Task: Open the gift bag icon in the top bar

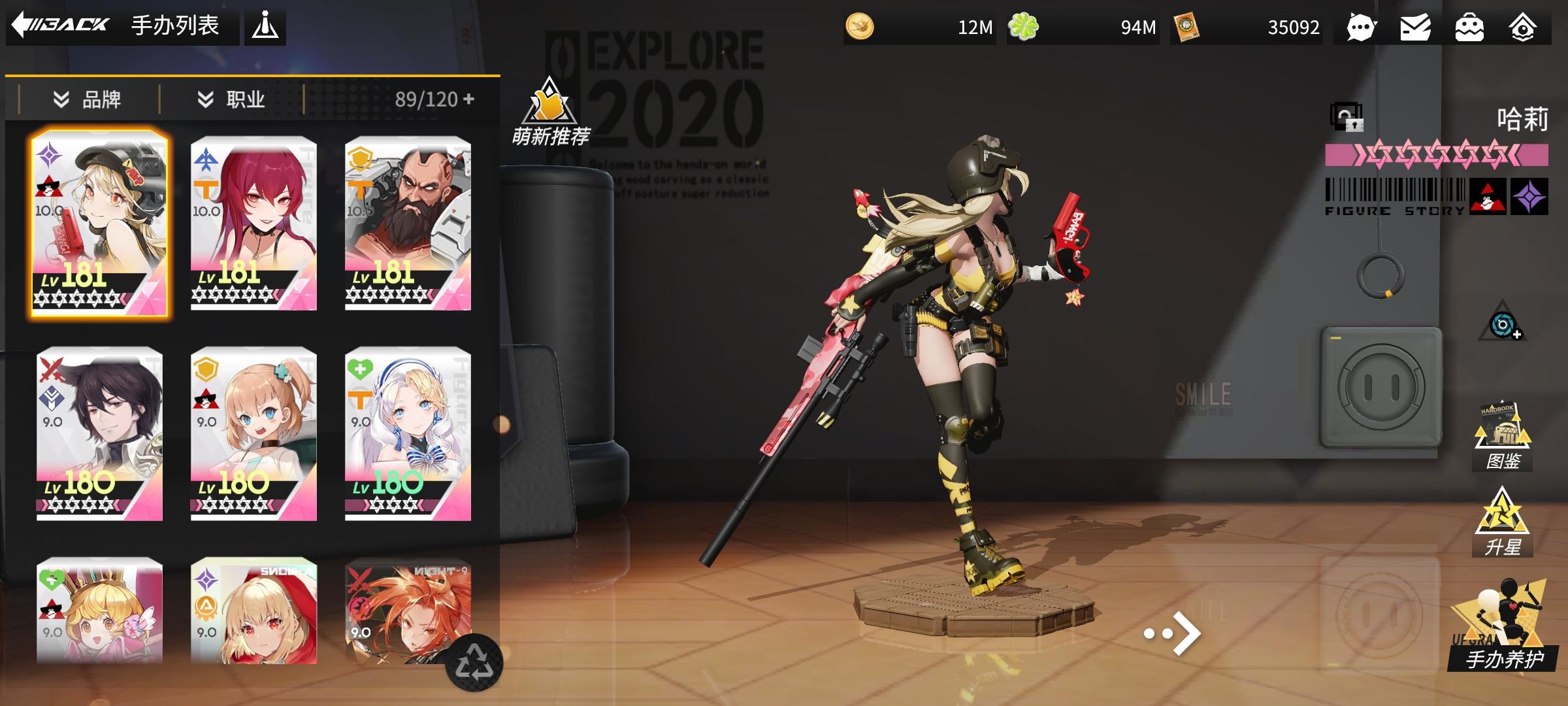Action: (x=1468, y=27)
